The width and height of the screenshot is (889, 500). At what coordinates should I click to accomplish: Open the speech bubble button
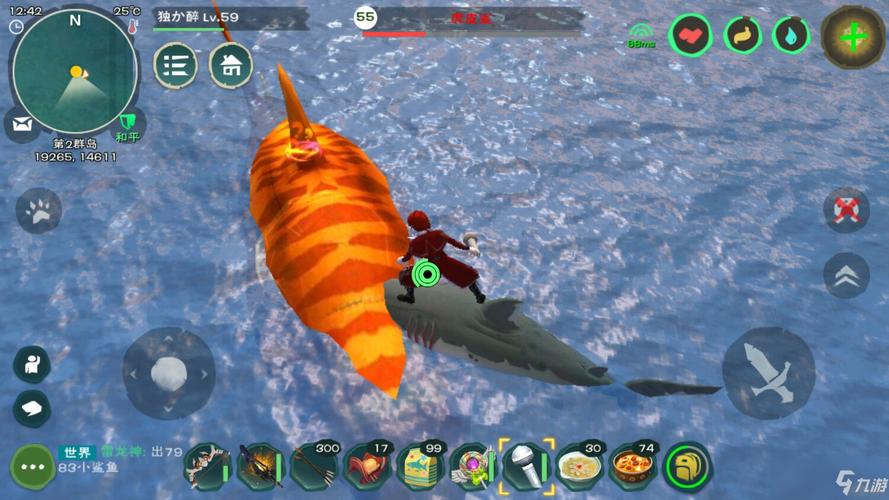(32, 407)
